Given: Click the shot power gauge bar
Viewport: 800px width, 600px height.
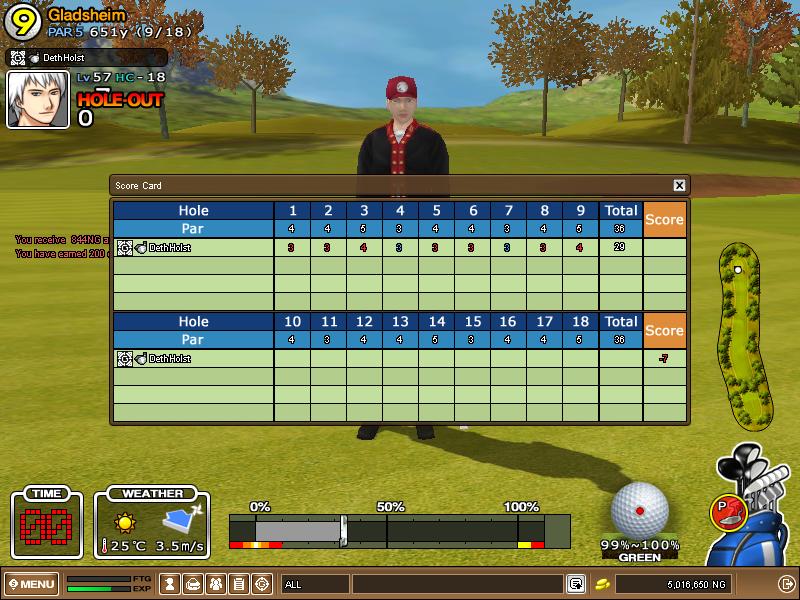Looking at the screenshot, I should [400, 530].
